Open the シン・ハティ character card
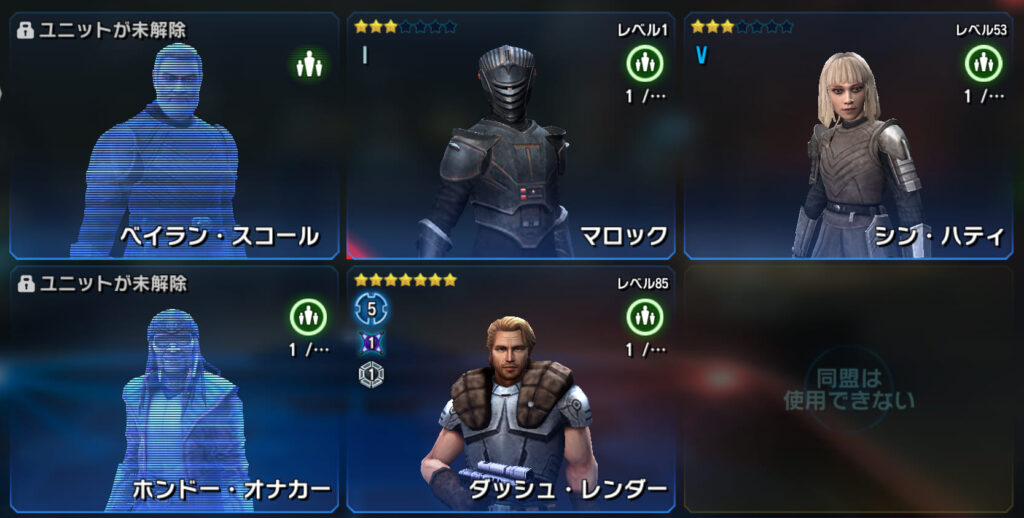 (848, 135)
